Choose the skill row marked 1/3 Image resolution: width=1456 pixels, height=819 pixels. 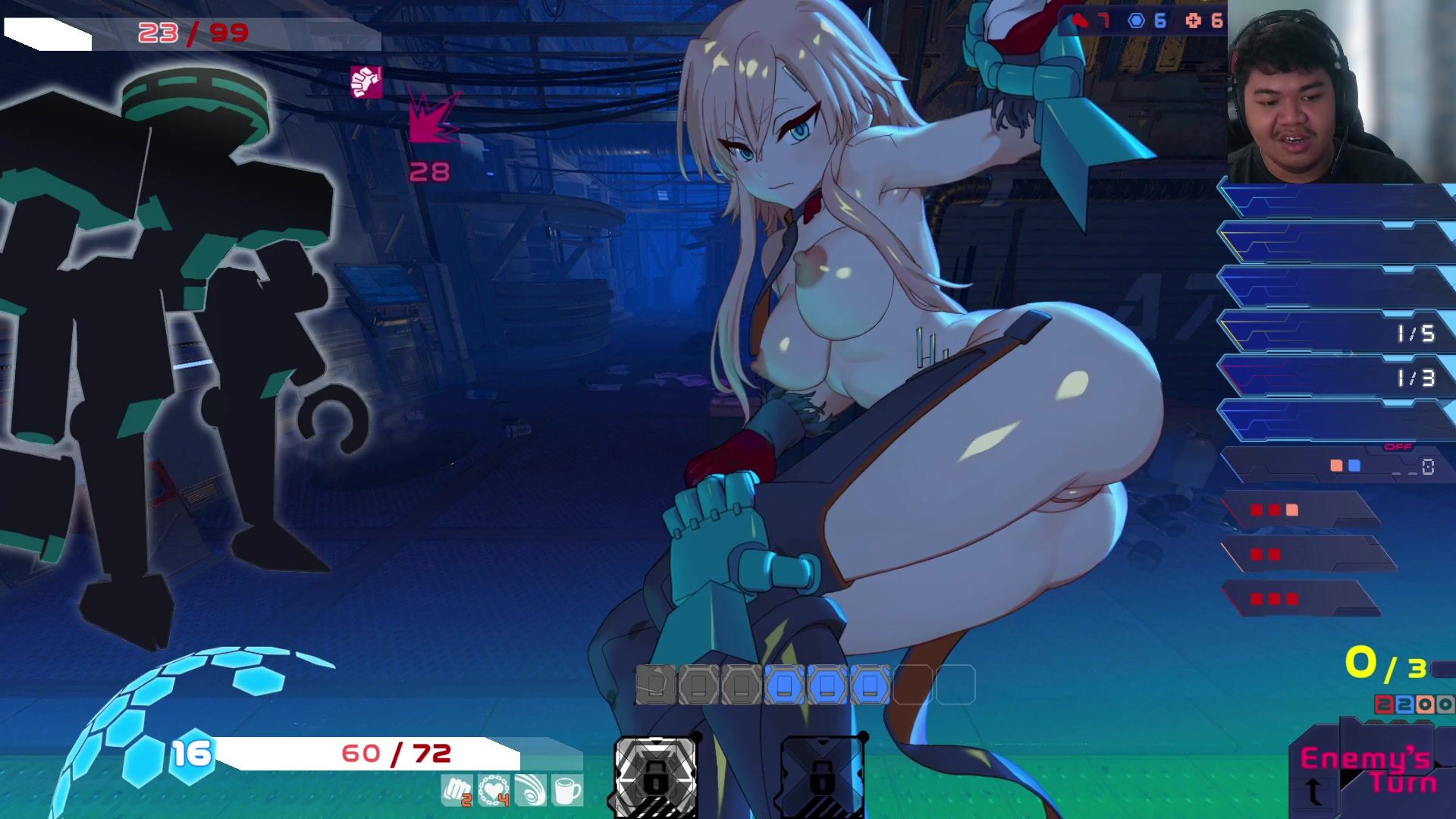[1333, 376]
